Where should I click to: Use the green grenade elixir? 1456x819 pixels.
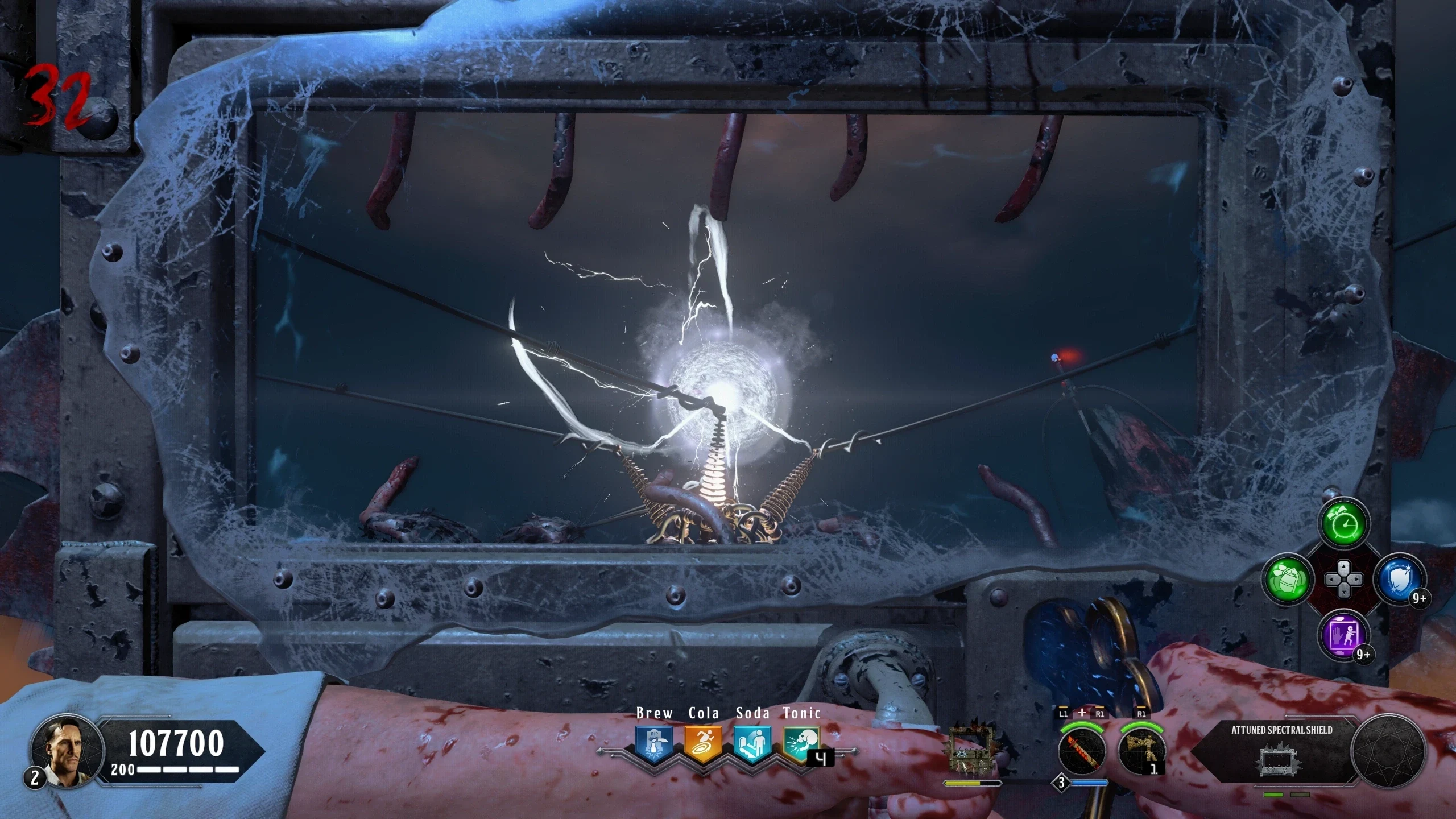pos(1288,580)
